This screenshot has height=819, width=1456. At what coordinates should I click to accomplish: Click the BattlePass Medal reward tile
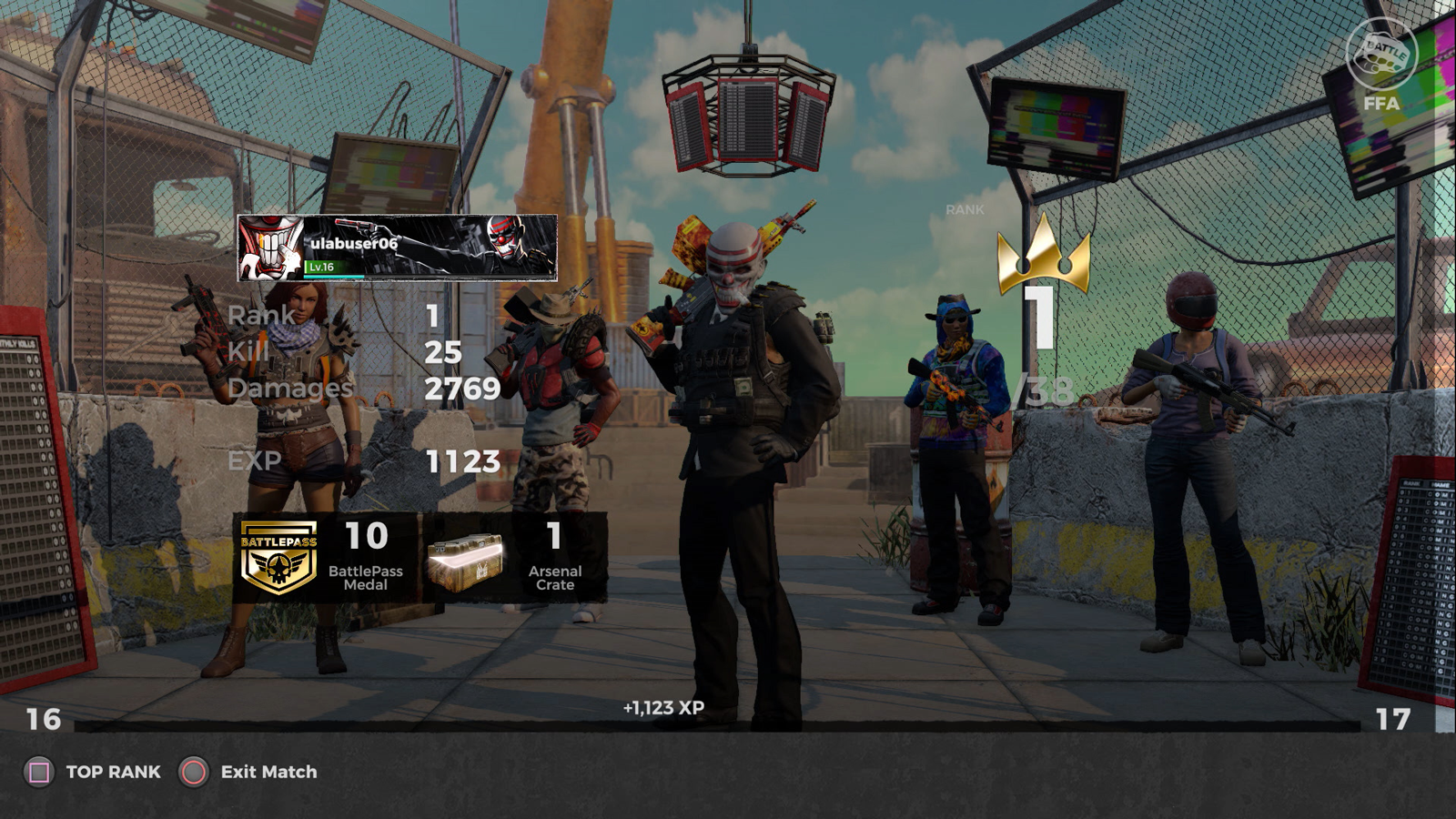(x=328, y=558)
